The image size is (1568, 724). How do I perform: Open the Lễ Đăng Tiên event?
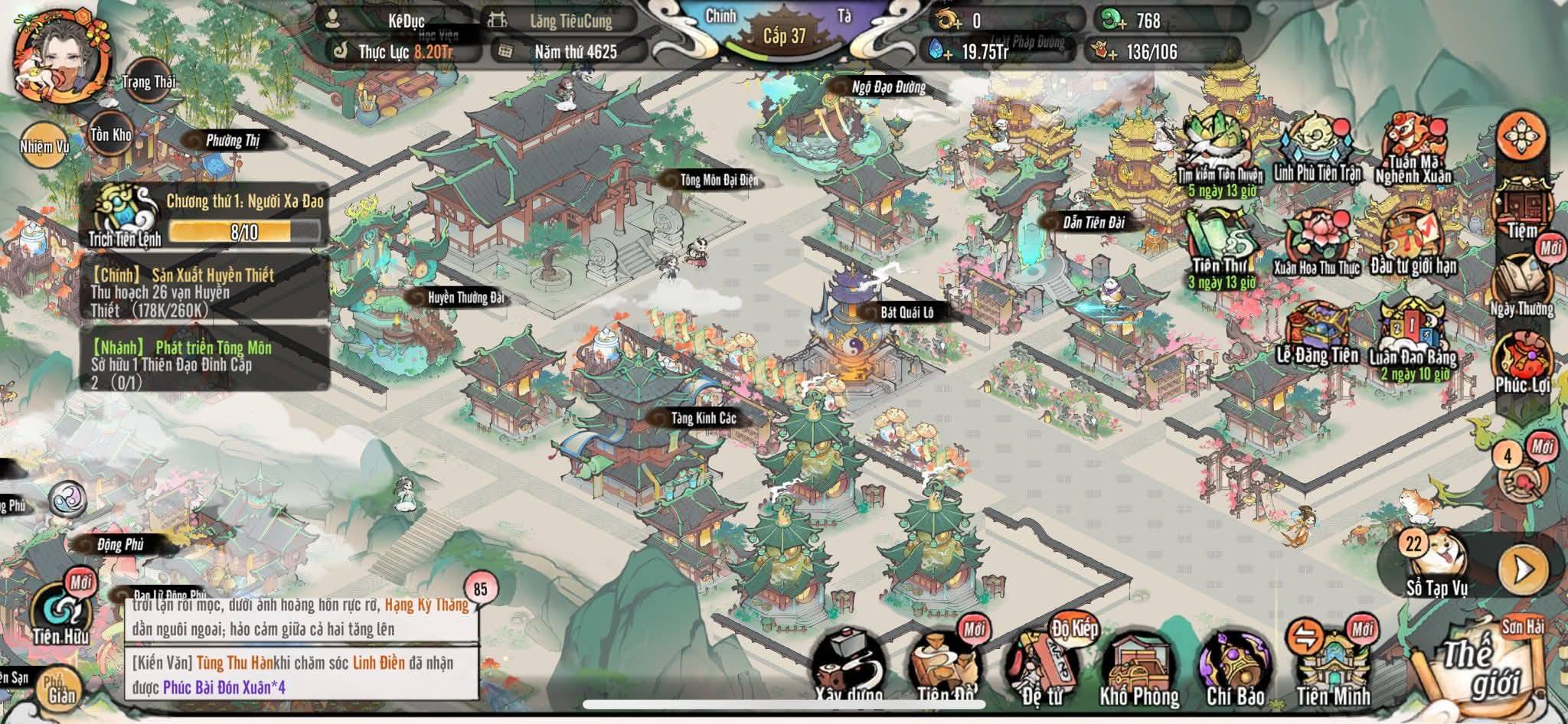tap(1317, 334)
